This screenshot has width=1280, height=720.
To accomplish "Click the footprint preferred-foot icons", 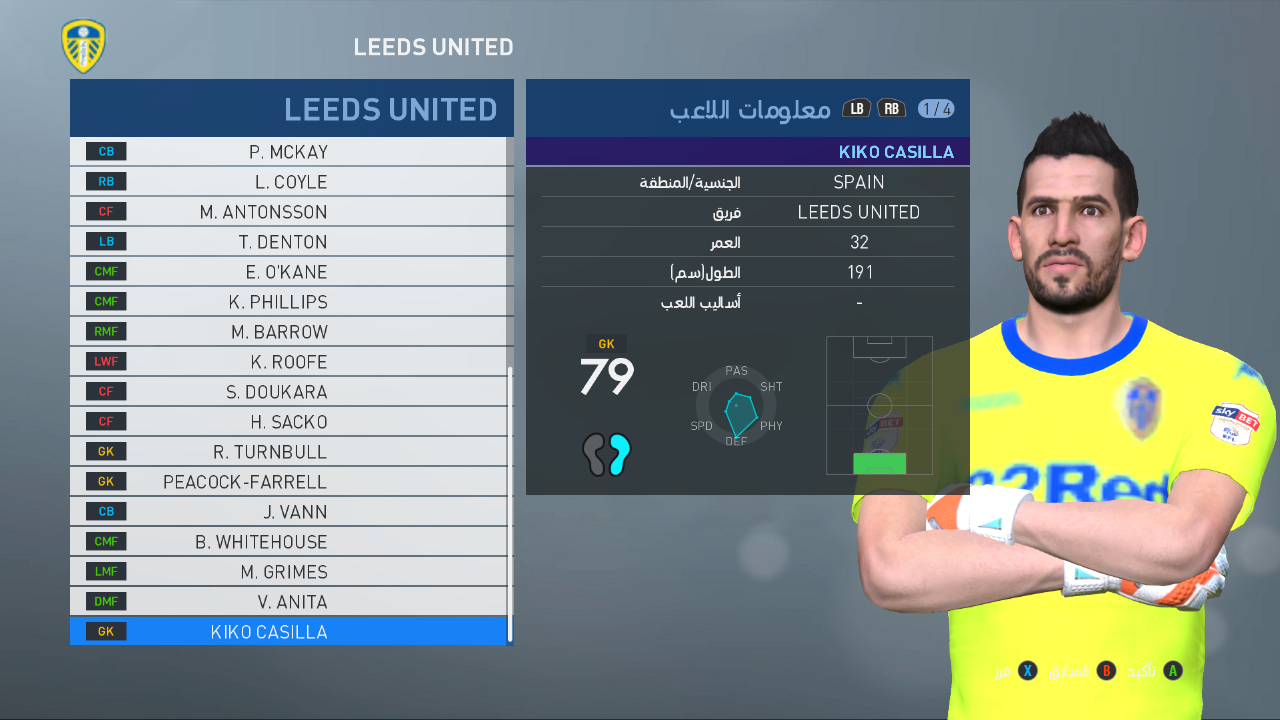I will pyautogui.click(x=606, y=457).
